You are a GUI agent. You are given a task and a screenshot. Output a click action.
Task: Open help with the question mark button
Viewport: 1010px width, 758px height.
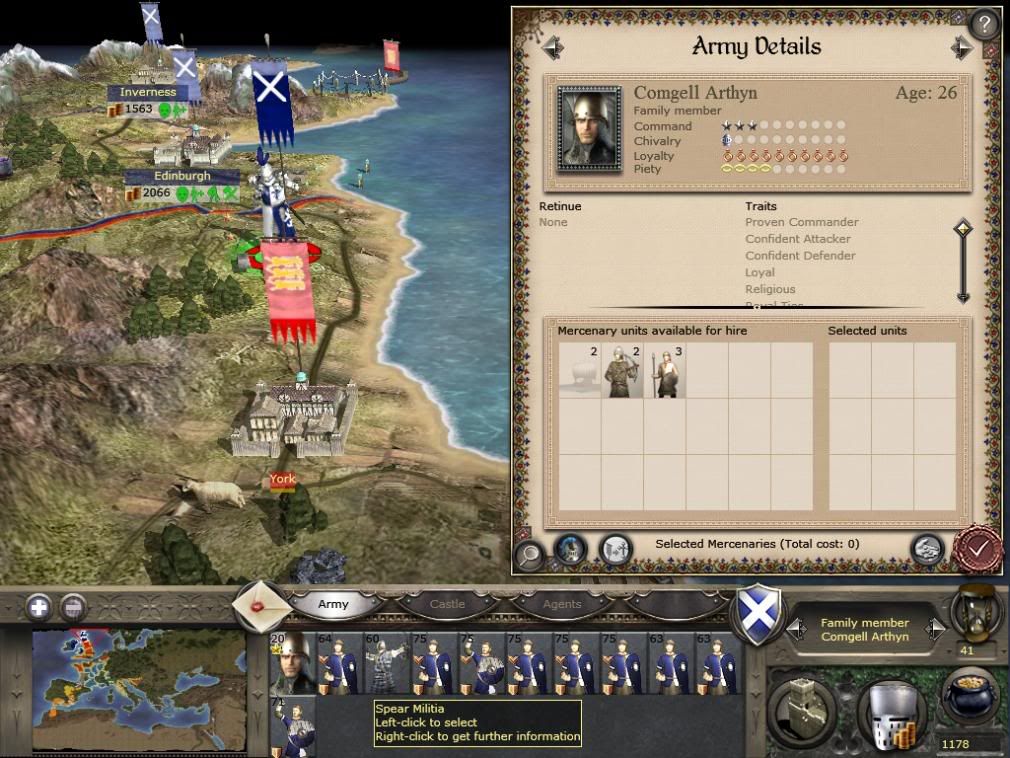pos(984,24)
